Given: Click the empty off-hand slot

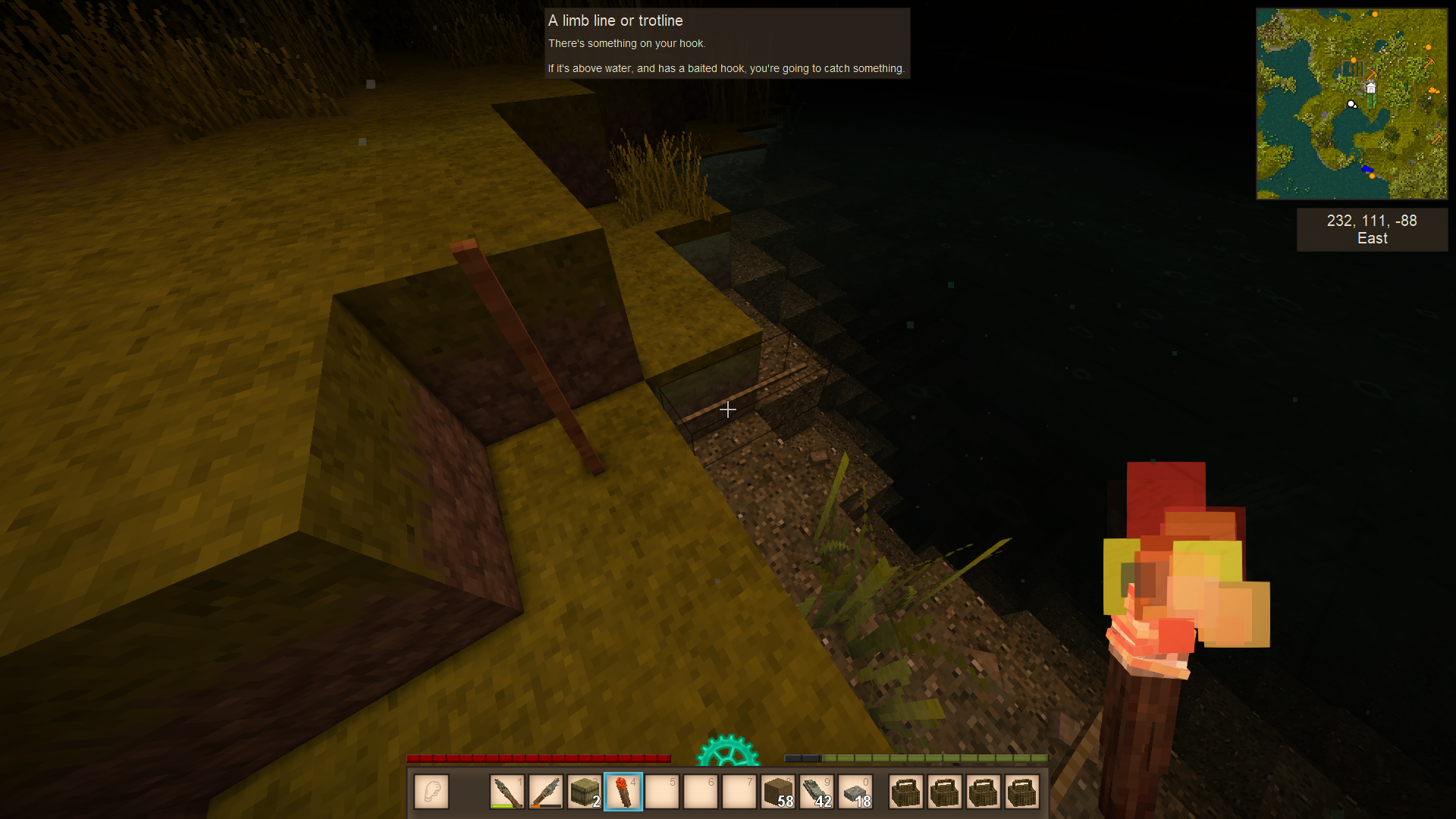Looking at the screenshot, I should click(431, 792).
